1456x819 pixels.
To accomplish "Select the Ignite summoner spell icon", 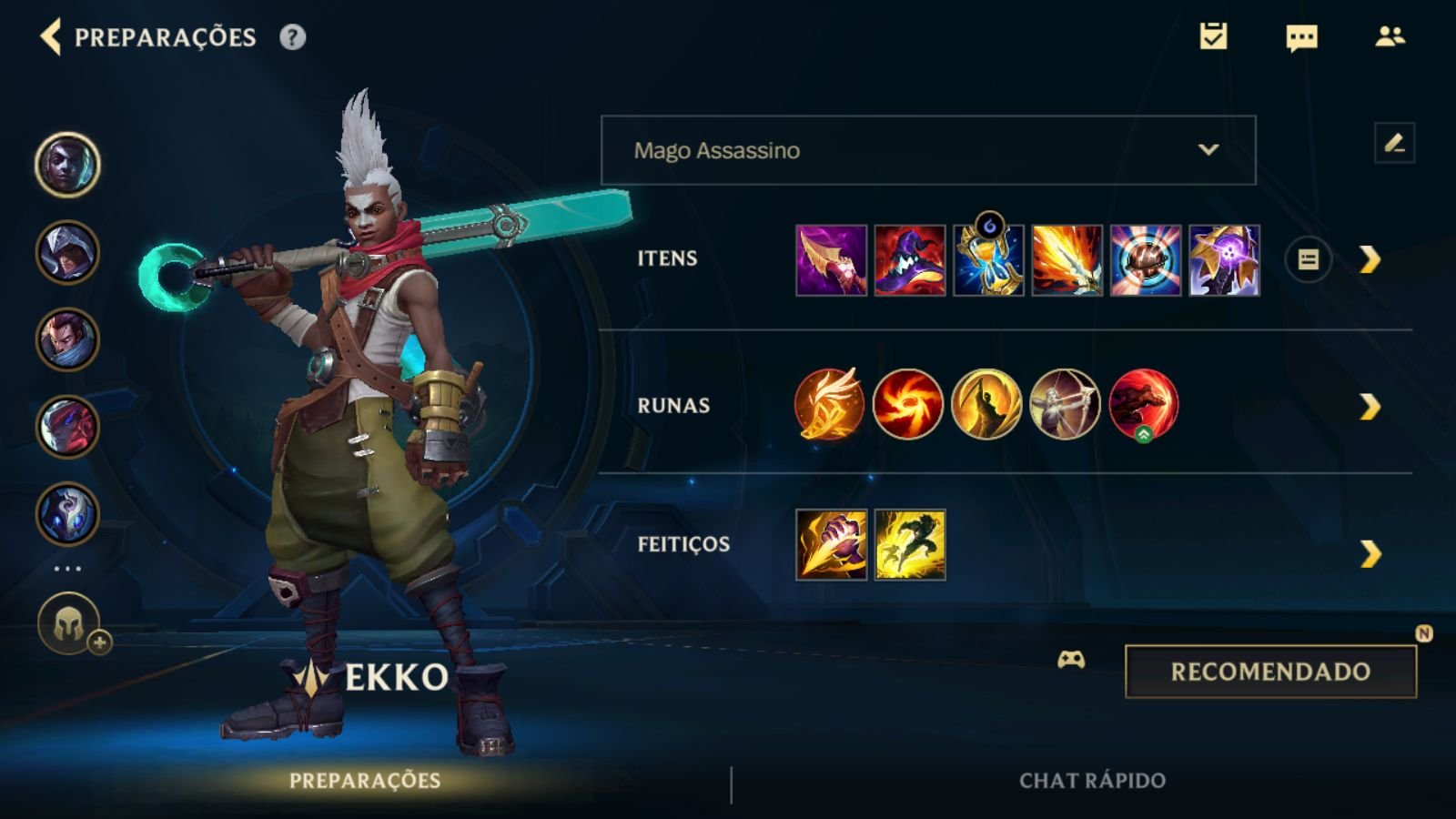I will click(831, 543).
